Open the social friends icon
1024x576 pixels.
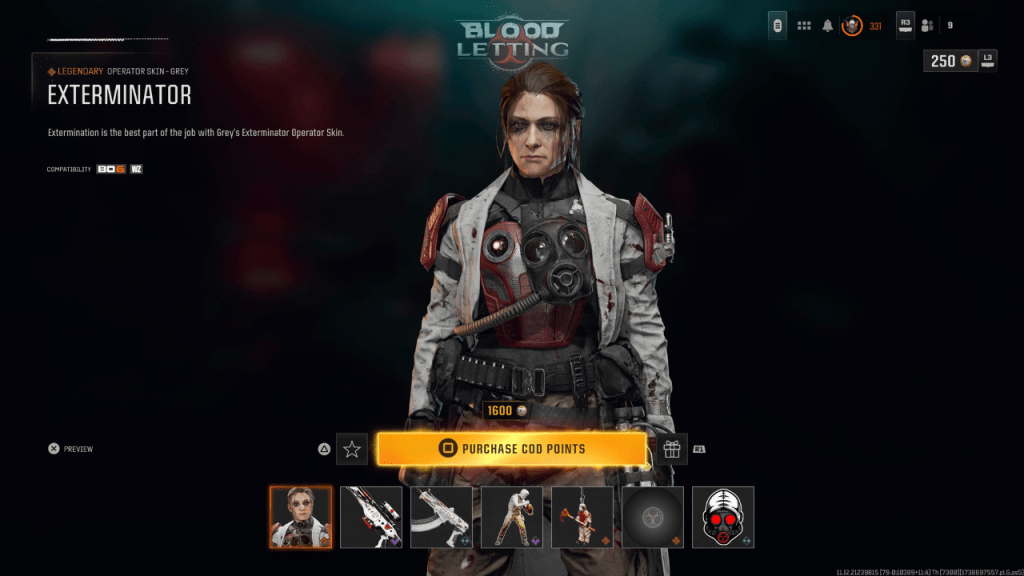928,26
